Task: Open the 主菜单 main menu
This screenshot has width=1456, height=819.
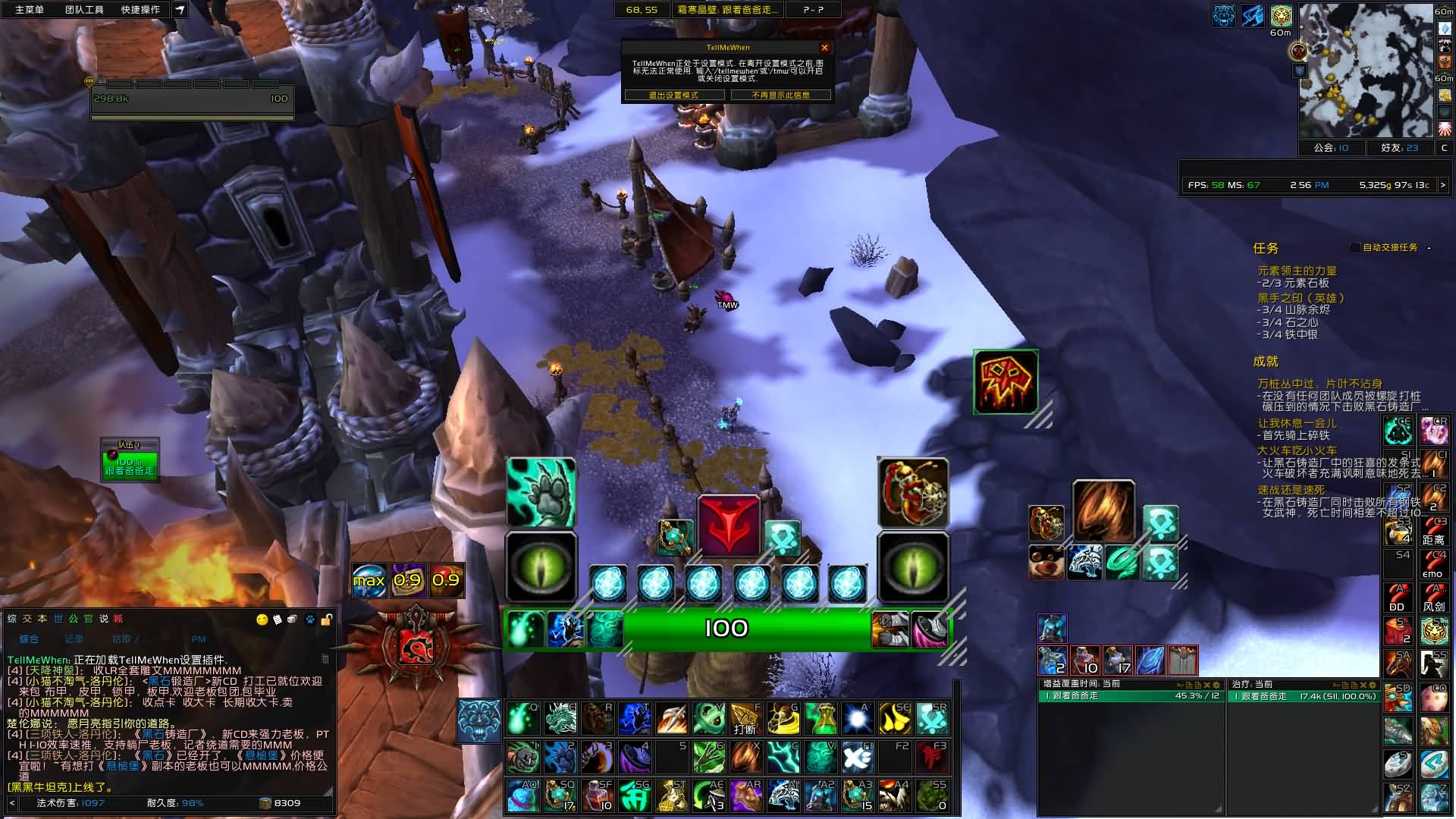Action: pos(30,10)
